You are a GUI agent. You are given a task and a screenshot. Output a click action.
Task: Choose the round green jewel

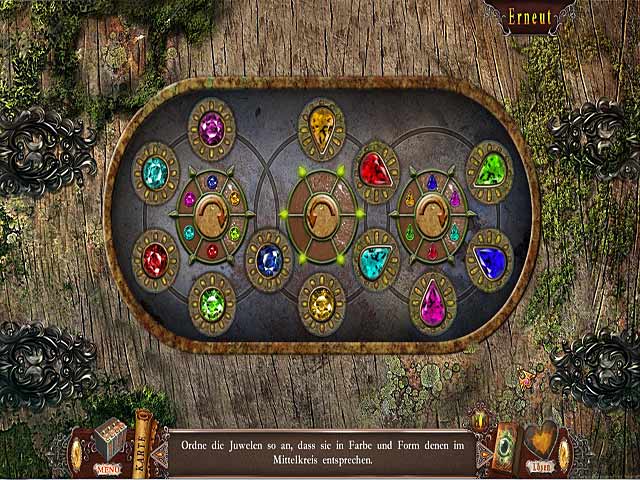point(212,302)
